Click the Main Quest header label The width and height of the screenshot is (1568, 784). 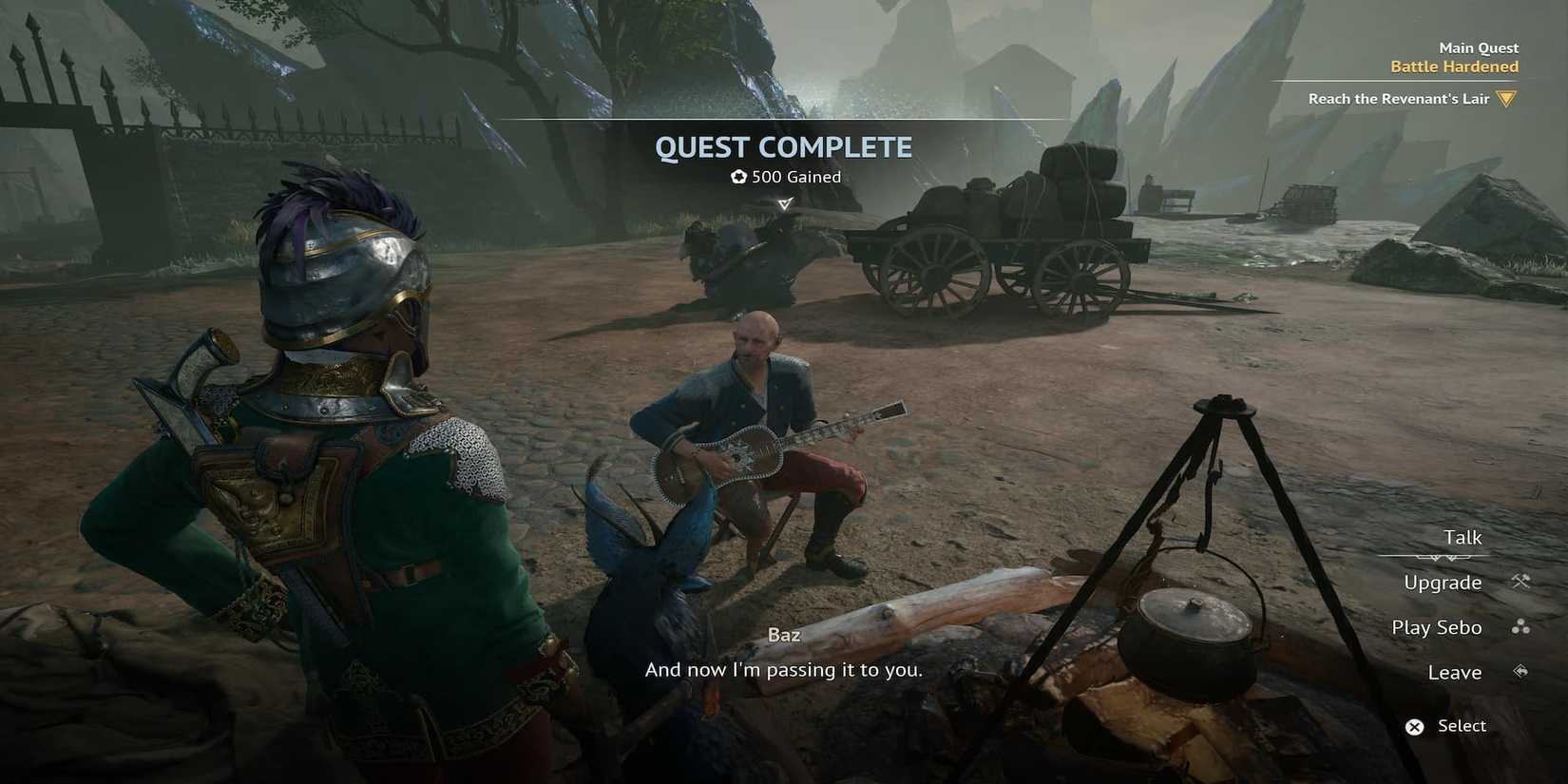pyautogui.click(x=1478, y=47)
